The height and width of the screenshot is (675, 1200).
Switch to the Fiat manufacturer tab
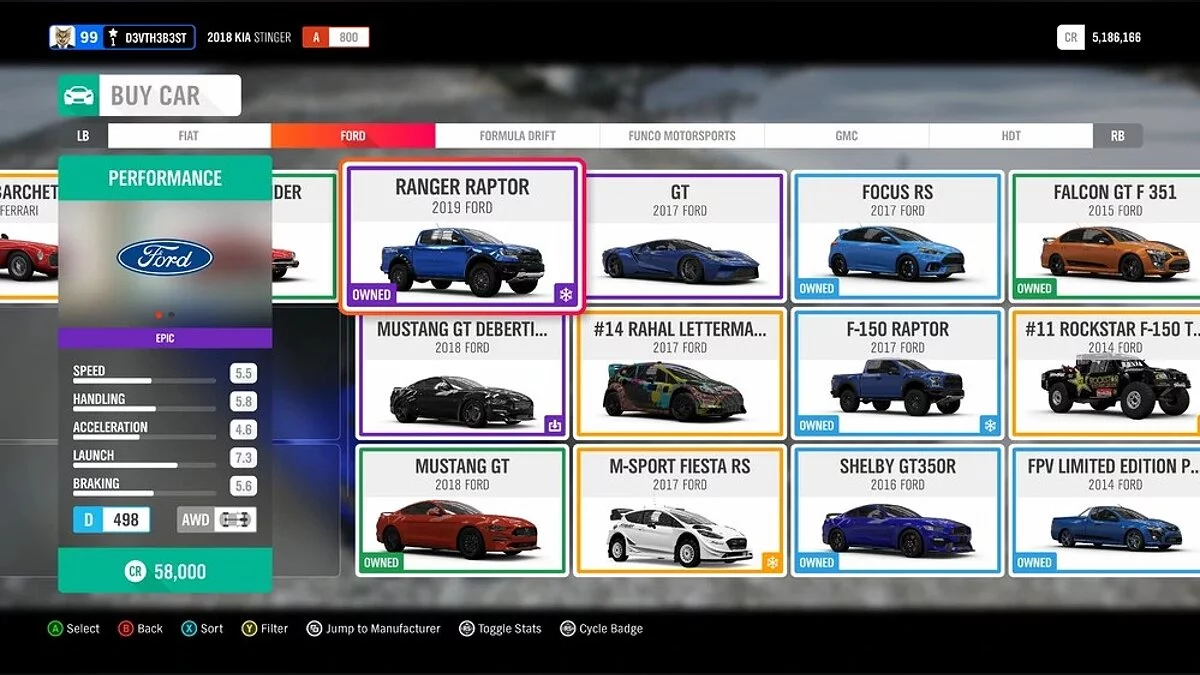(189, 136)
